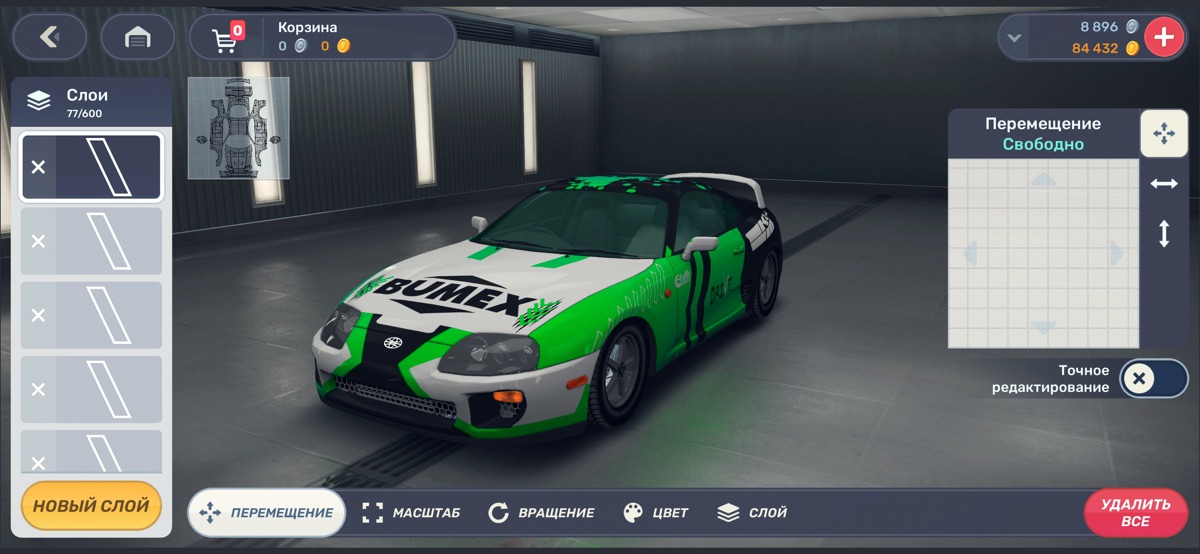Switch to the МАСШТАБ scale tool
Viewport: 1200px width, 554px height.
(411, 513)
